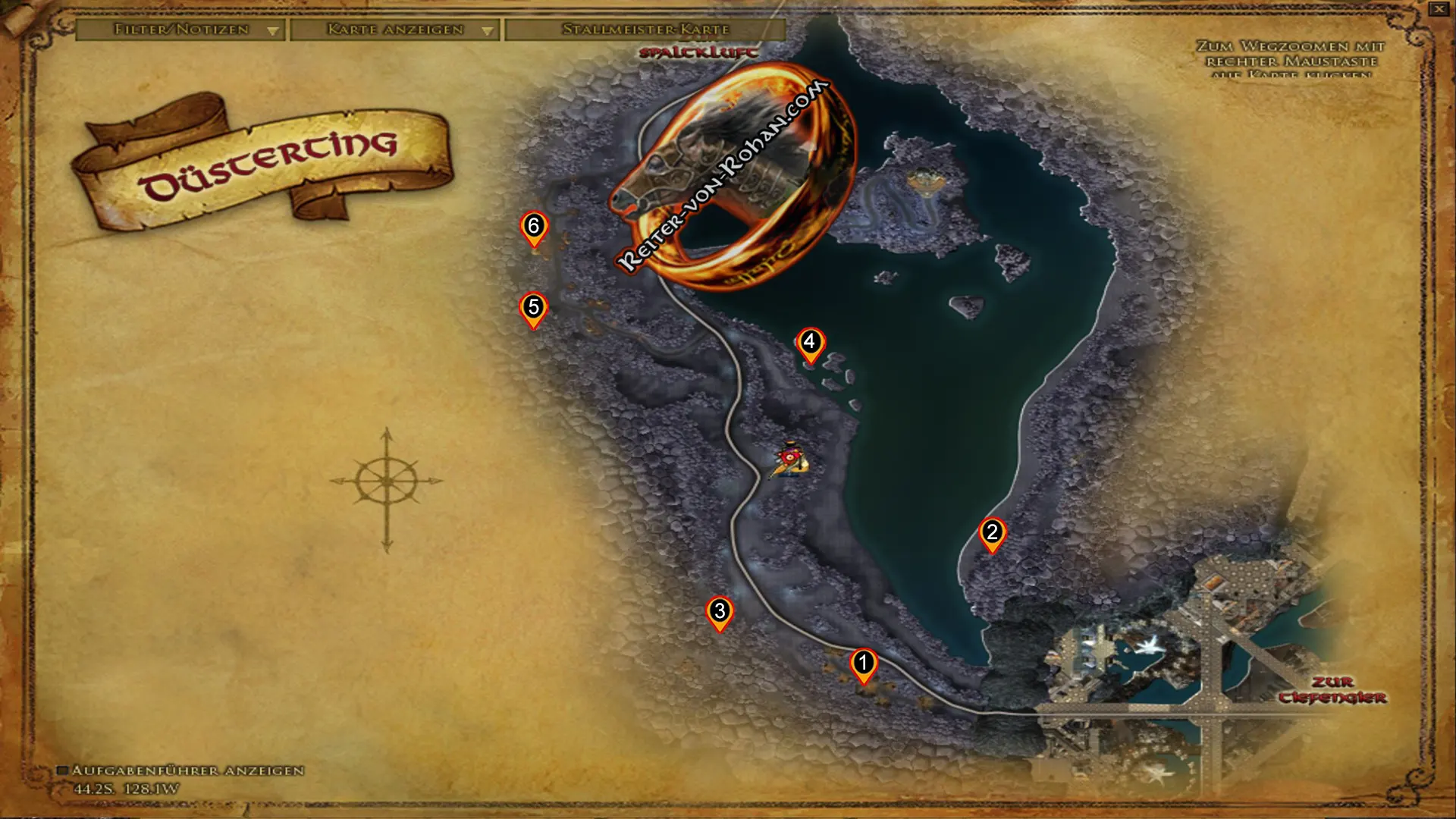Select map marker number 5
Image resolution: width=1456 pixels, height=819 pixels.
pyautogui.click(x=534, y=308)
